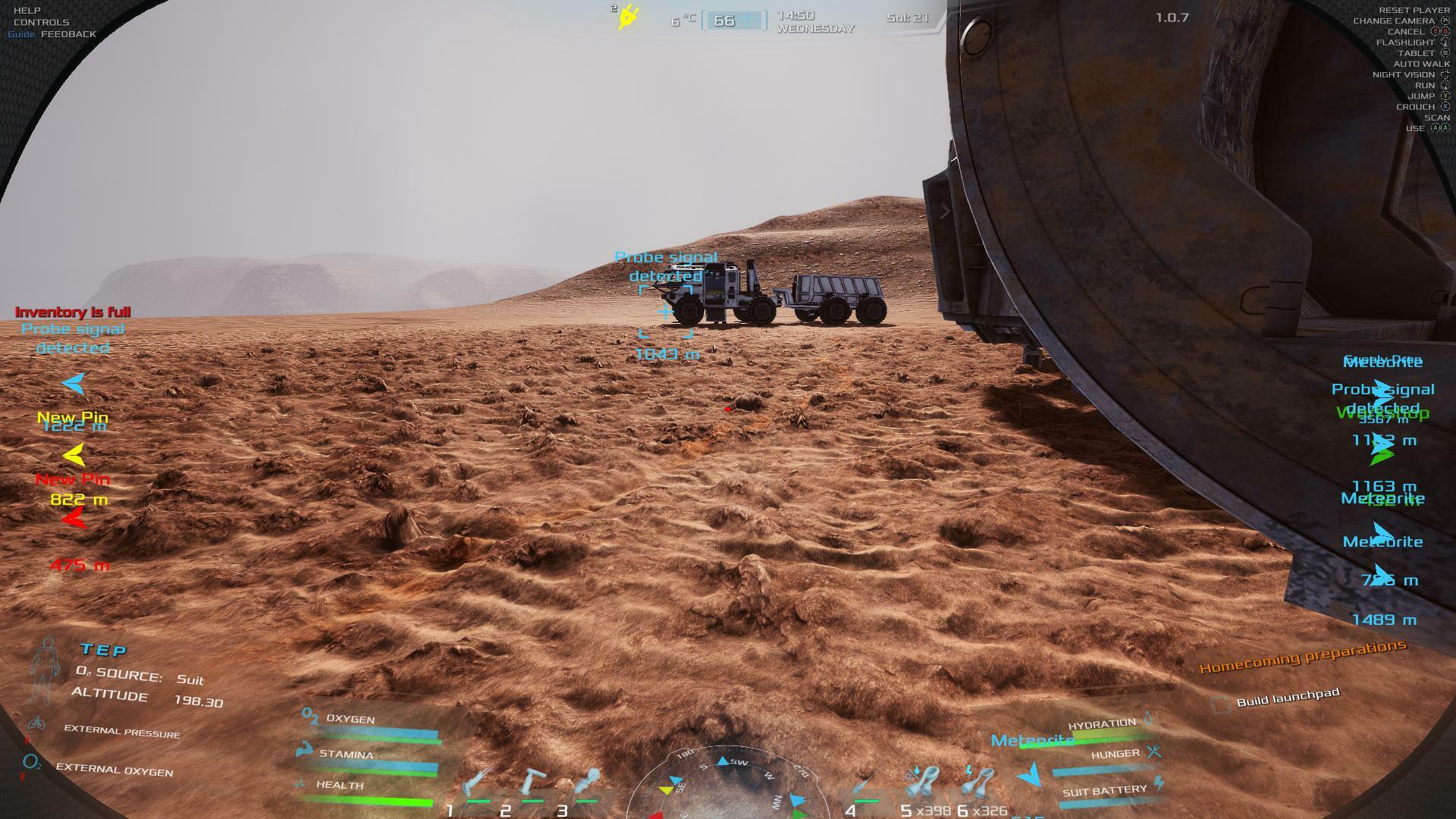Select the red New Pin marker arrow

pos(74,519)
